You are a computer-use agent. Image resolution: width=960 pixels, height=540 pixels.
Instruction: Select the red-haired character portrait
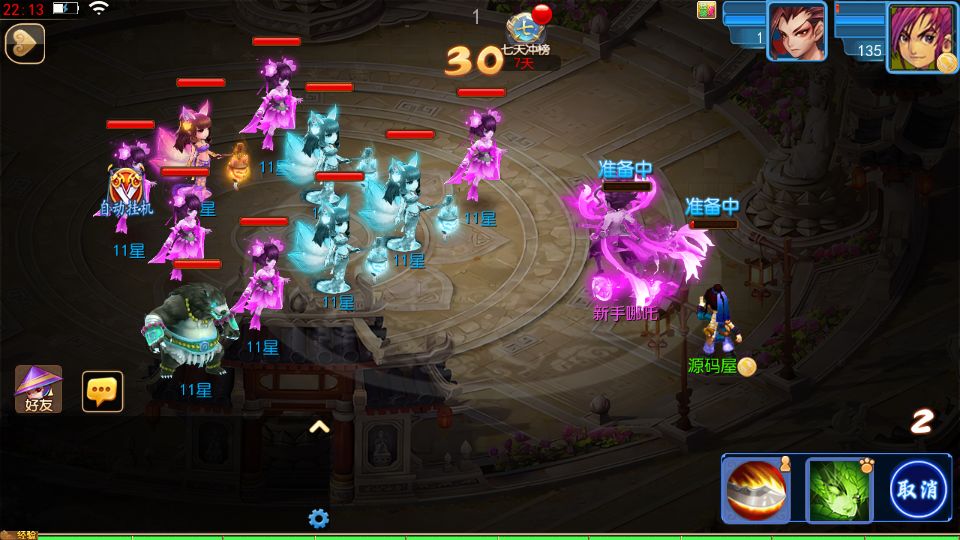coord(797,32)
